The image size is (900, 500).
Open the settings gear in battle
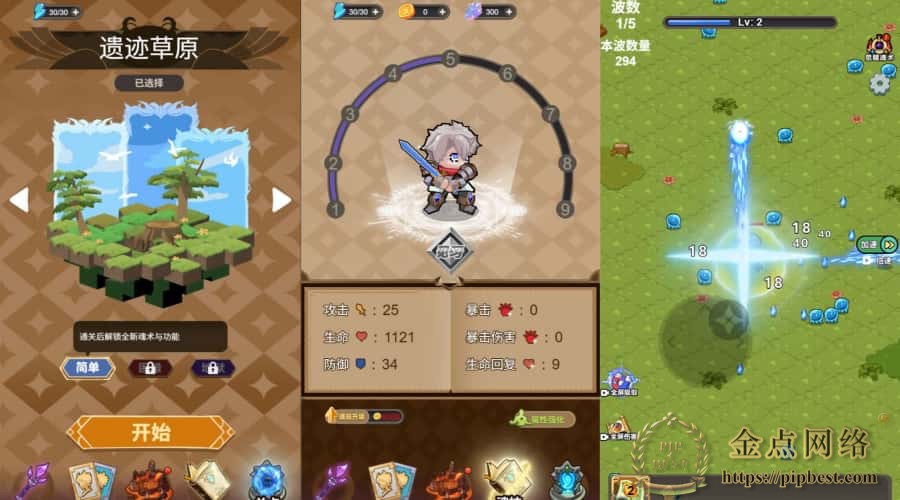880,83
